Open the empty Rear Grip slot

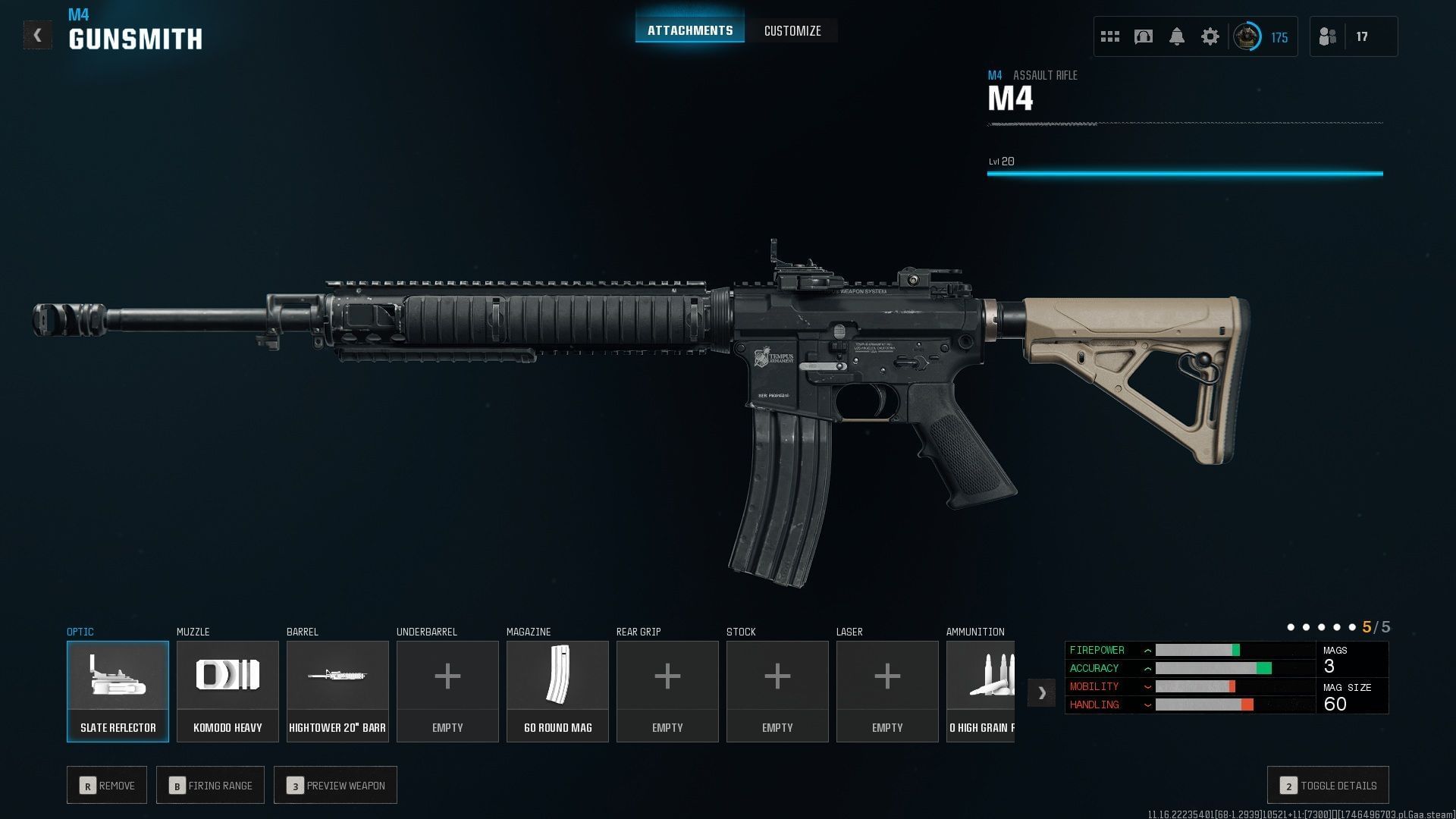point(667,691)
